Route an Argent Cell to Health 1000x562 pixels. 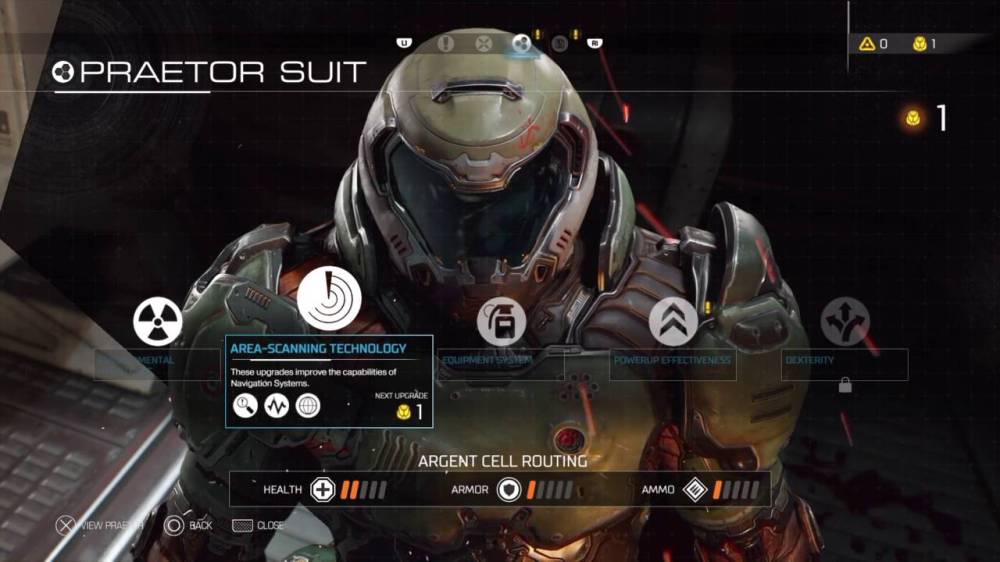click(323, 490)
